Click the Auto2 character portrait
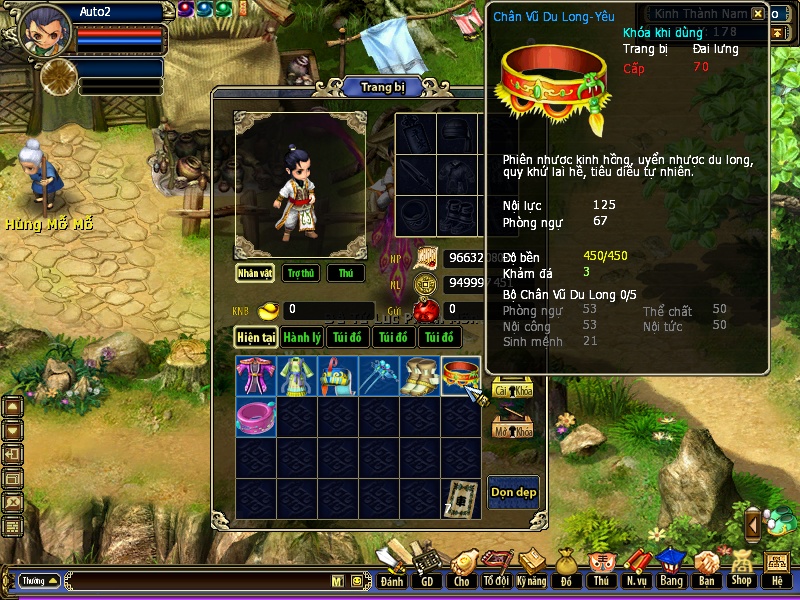 click(x=45, y=31)
